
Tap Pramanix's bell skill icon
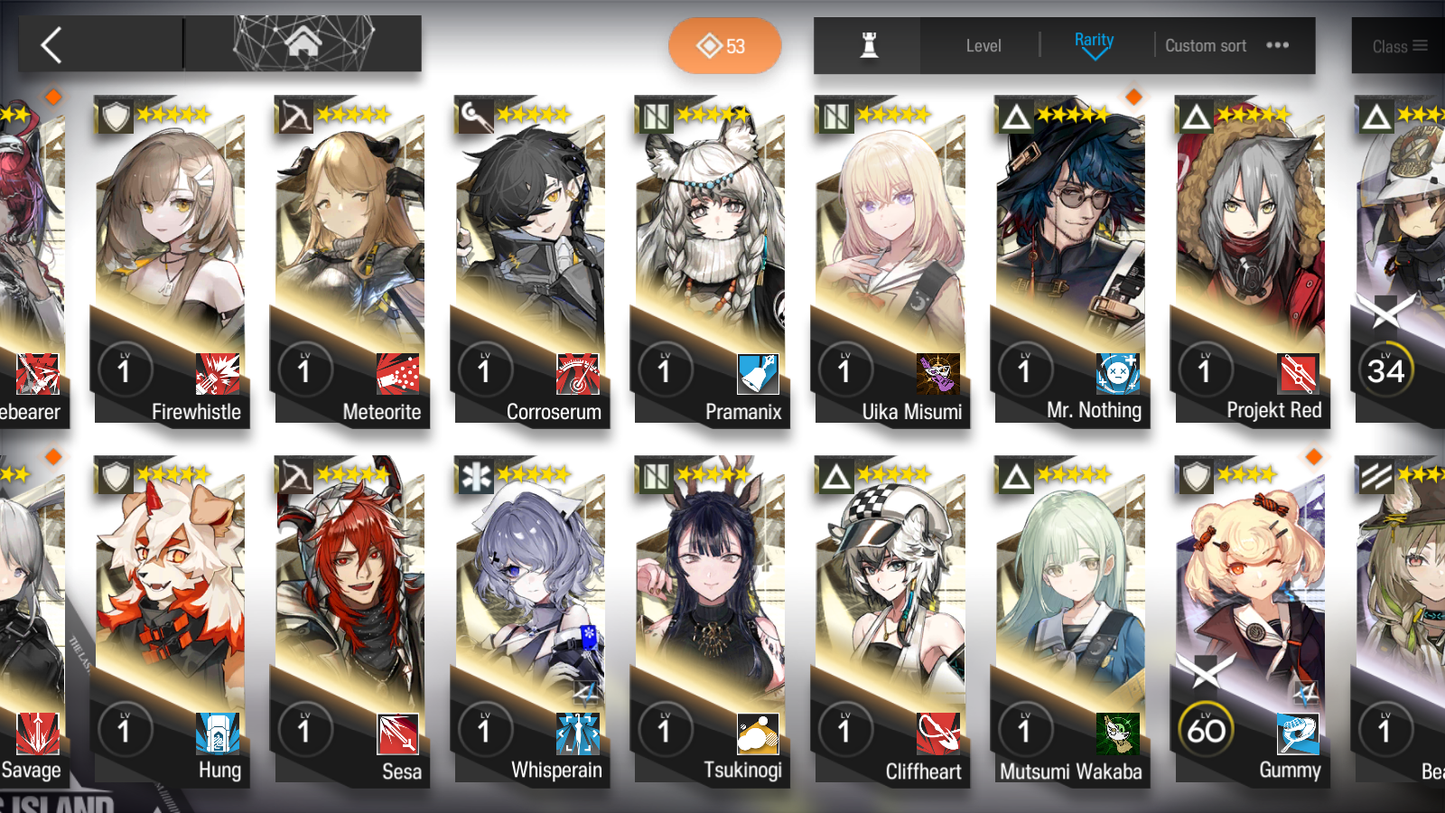pyautogui.click(x=756, y=372)
